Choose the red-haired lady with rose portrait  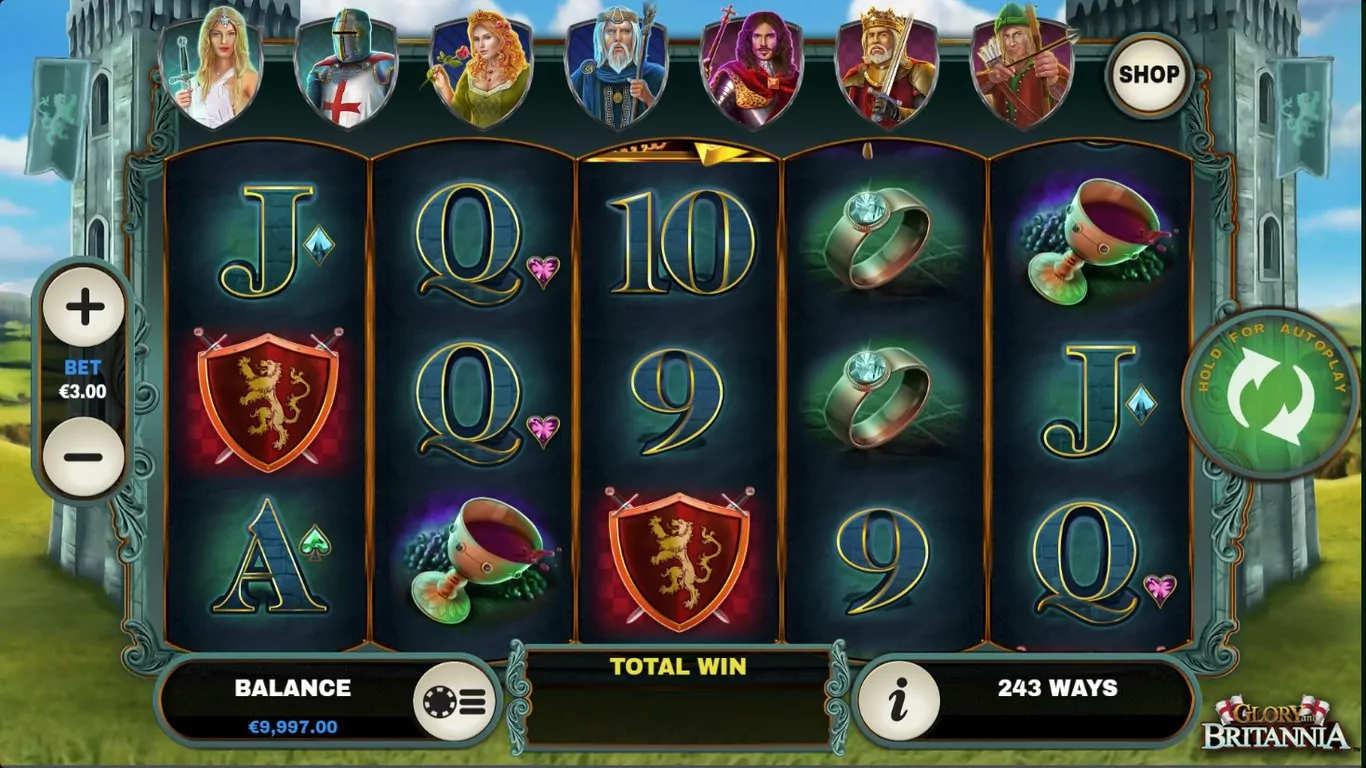(481, 72)
